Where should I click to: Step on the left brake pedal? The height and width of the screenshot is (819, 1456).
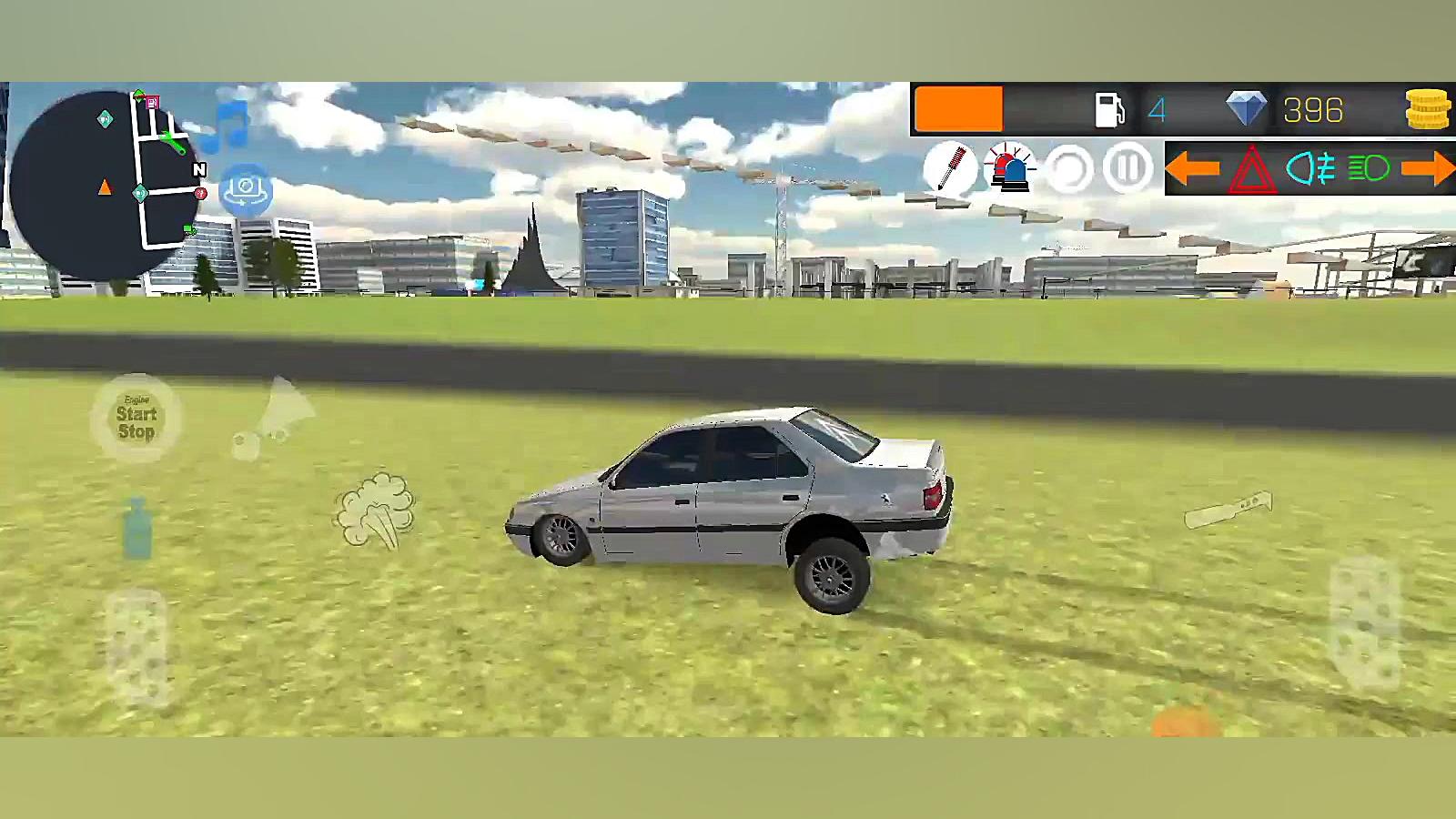pos(137,648)
